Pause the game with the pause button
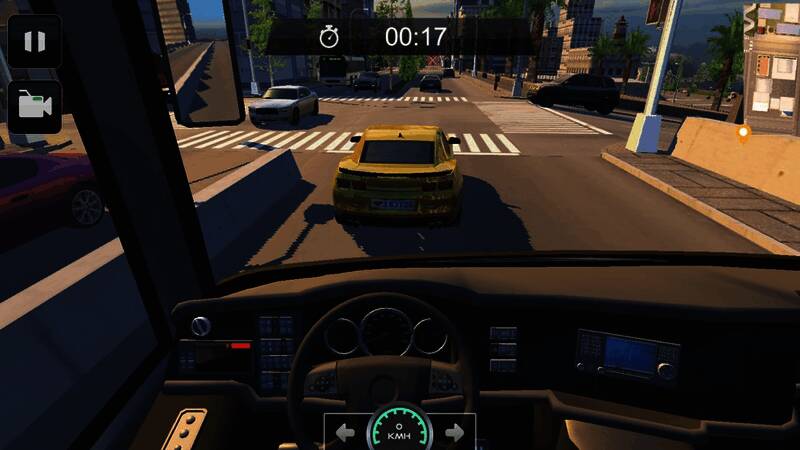Screen dimensions: 800x450 tap(35, 41)
